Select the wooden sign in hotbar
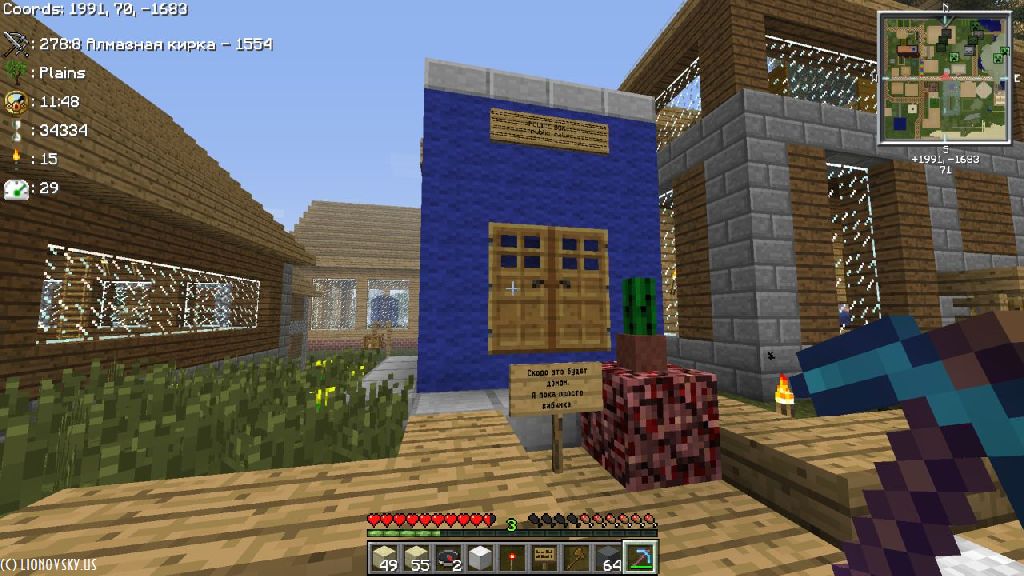This screenshot has width=1024, height=576. [x=544, y=558]
